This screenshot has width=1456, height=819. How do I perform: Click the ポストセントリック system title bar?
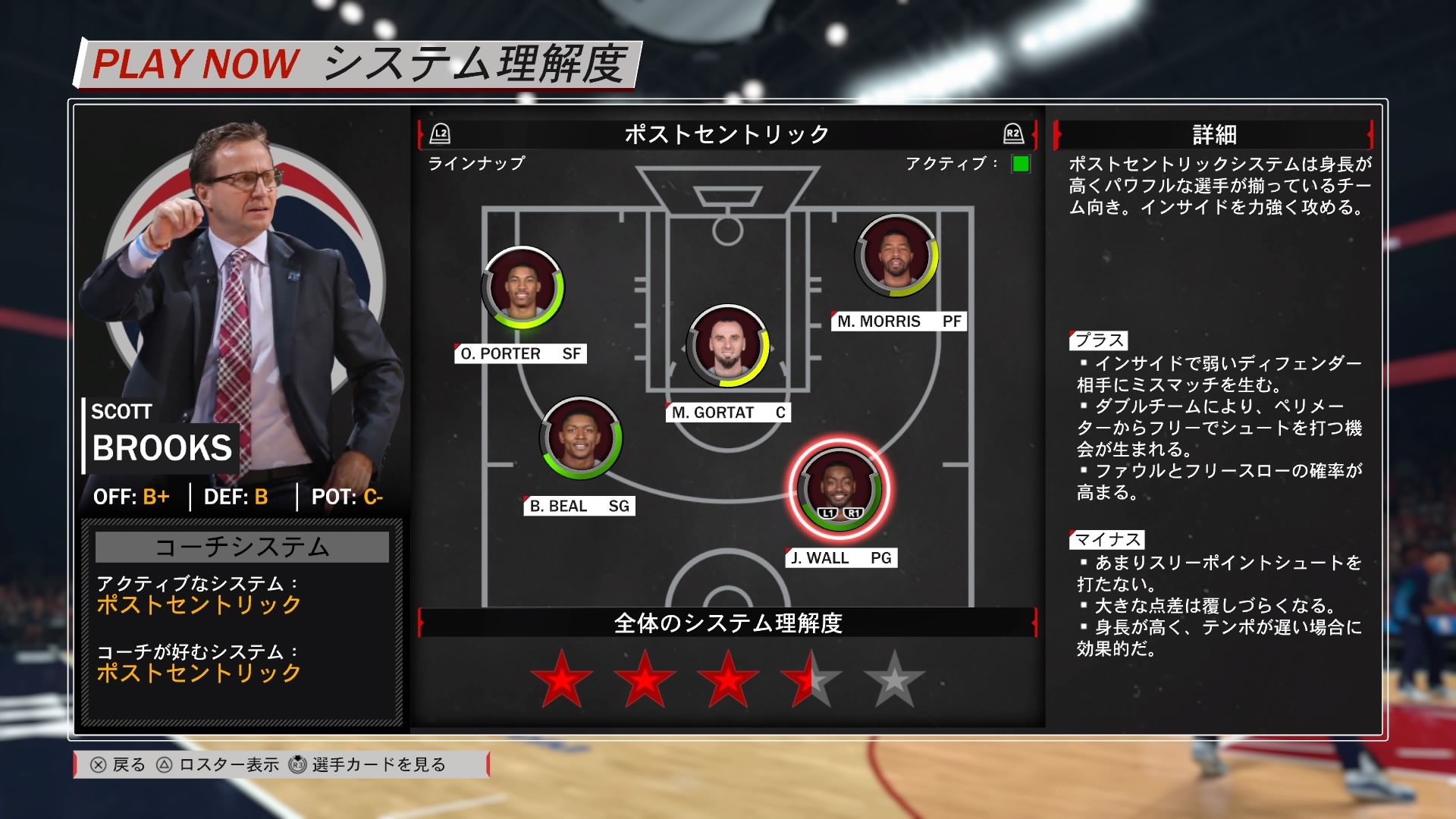[x=726, y=135]
